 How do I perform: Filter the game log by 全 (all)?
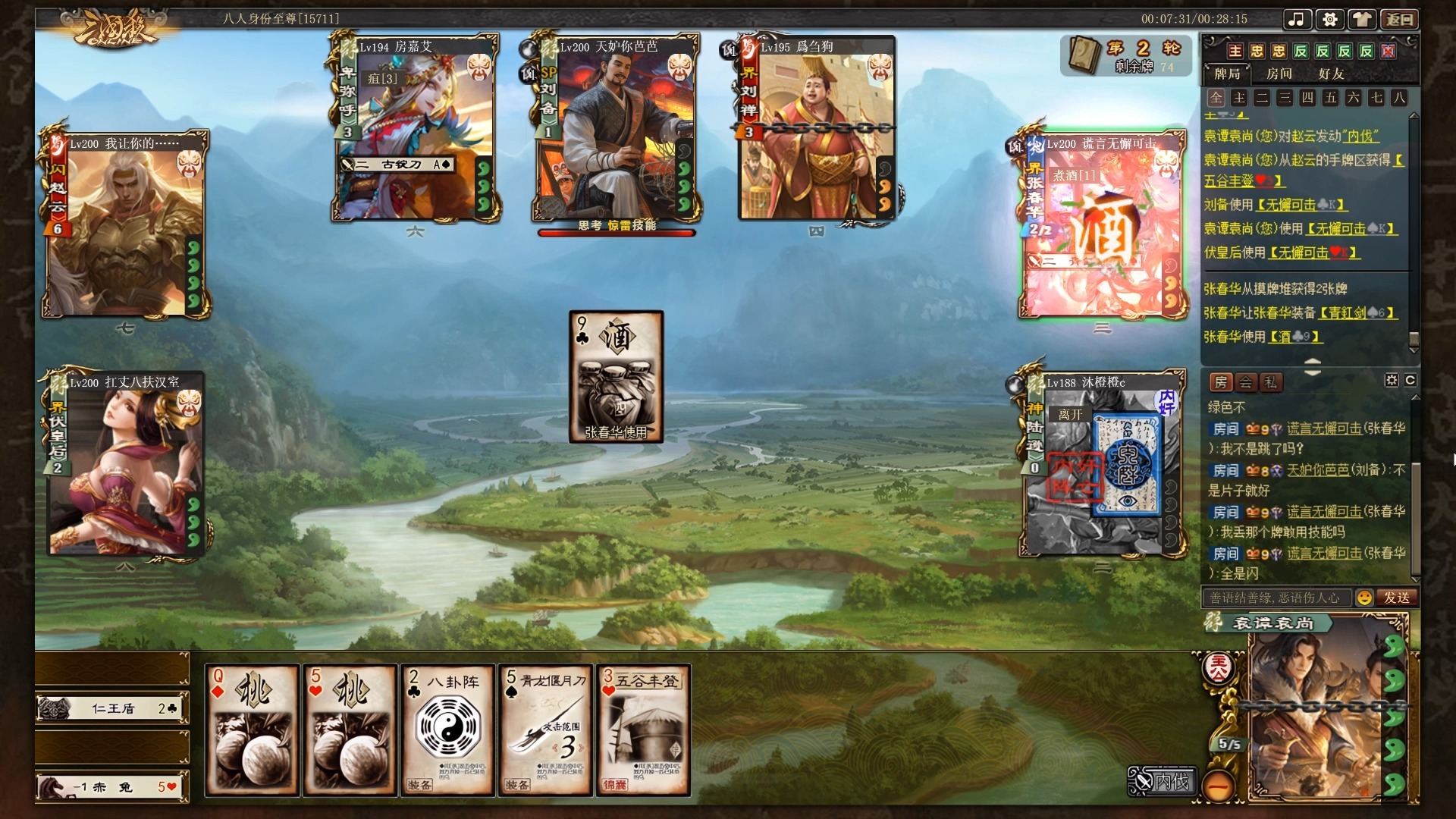[x=1216, y=98]
